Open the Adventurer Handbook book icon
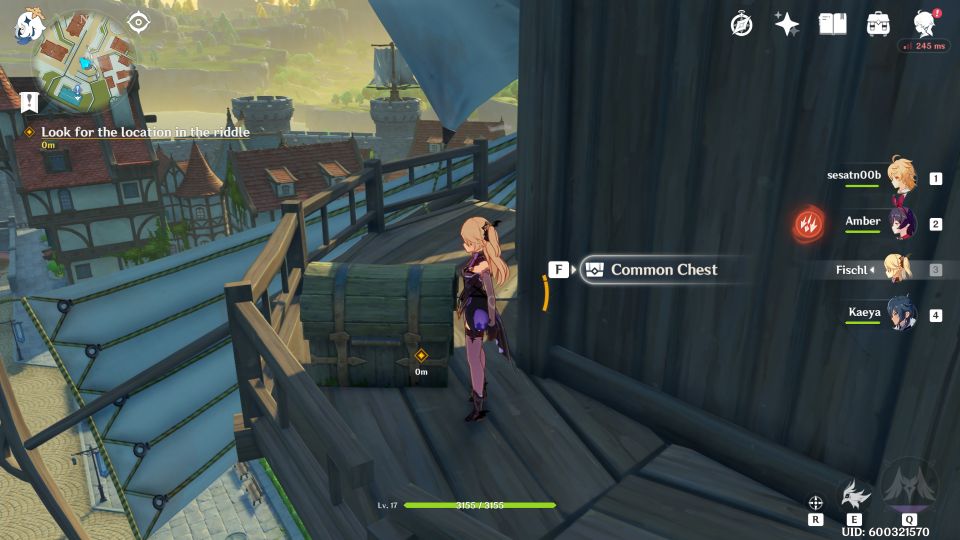Viewport: 960px width, 540px height. [x=832, y=24]
